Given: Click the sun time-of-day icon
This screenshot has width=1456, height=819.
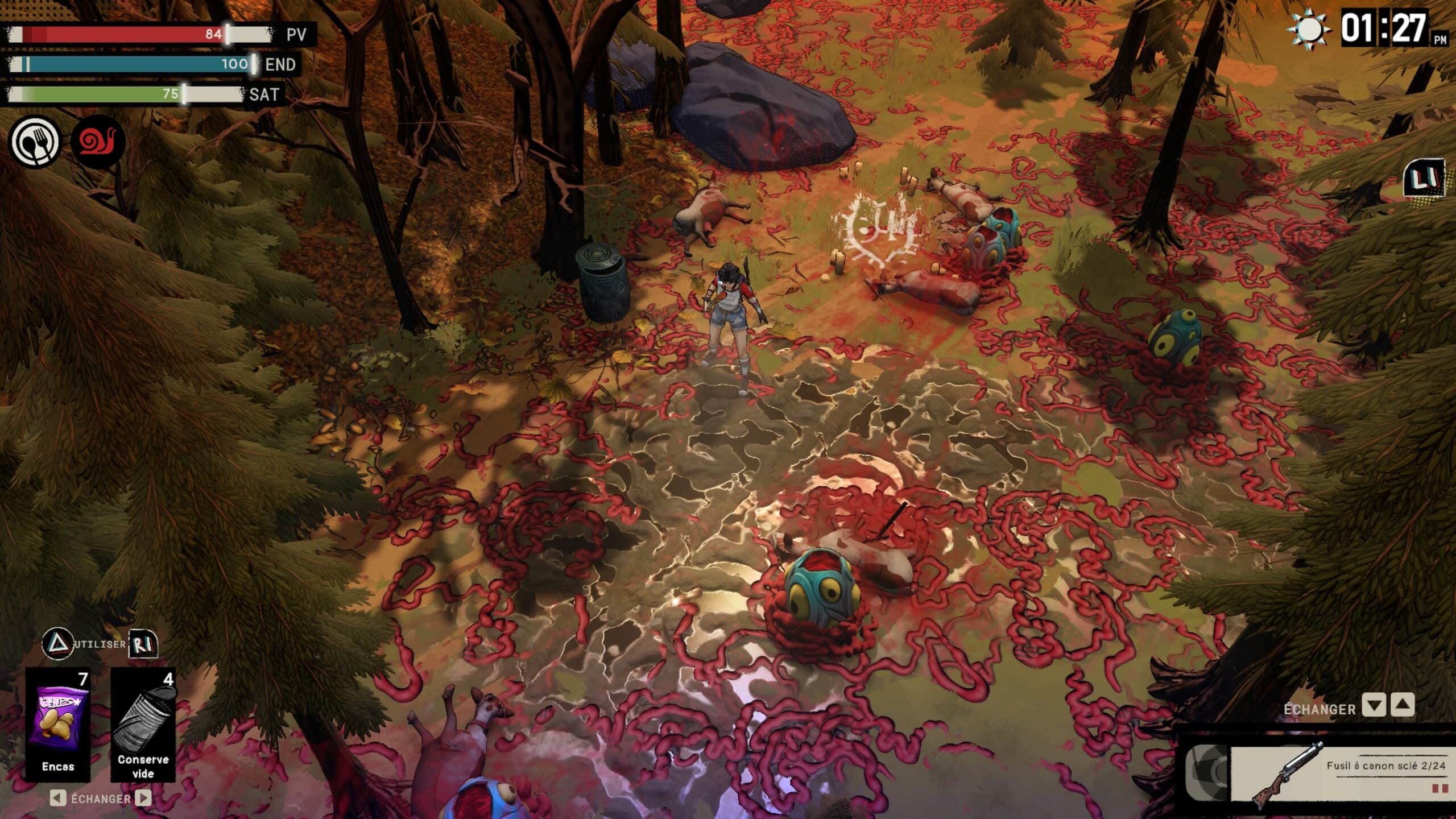Looking at the screenshot, I should [x=1309, y=28].
